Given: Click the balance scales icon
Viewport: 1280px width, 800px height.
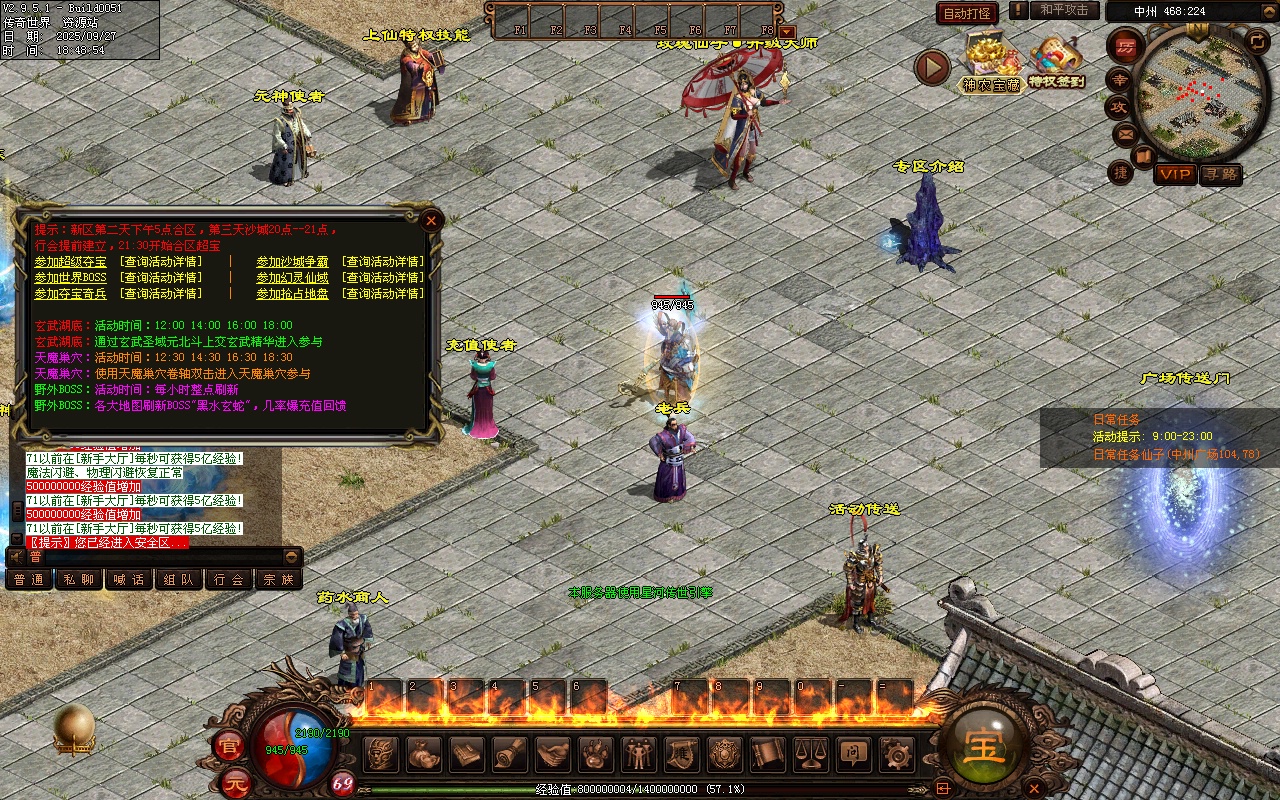Looking at the screenshot, I should pyautogui.click(x=810, y=753).
